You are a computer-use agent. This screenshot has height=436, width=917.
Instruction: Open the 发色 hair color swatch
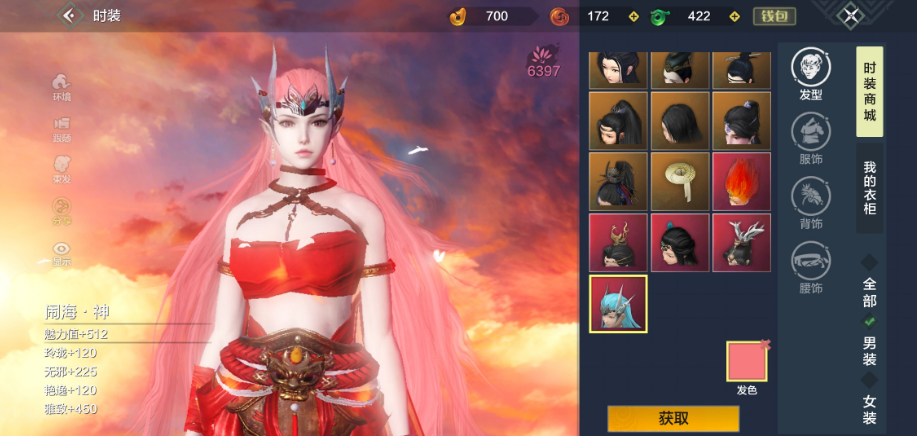[x=746, y=362]
